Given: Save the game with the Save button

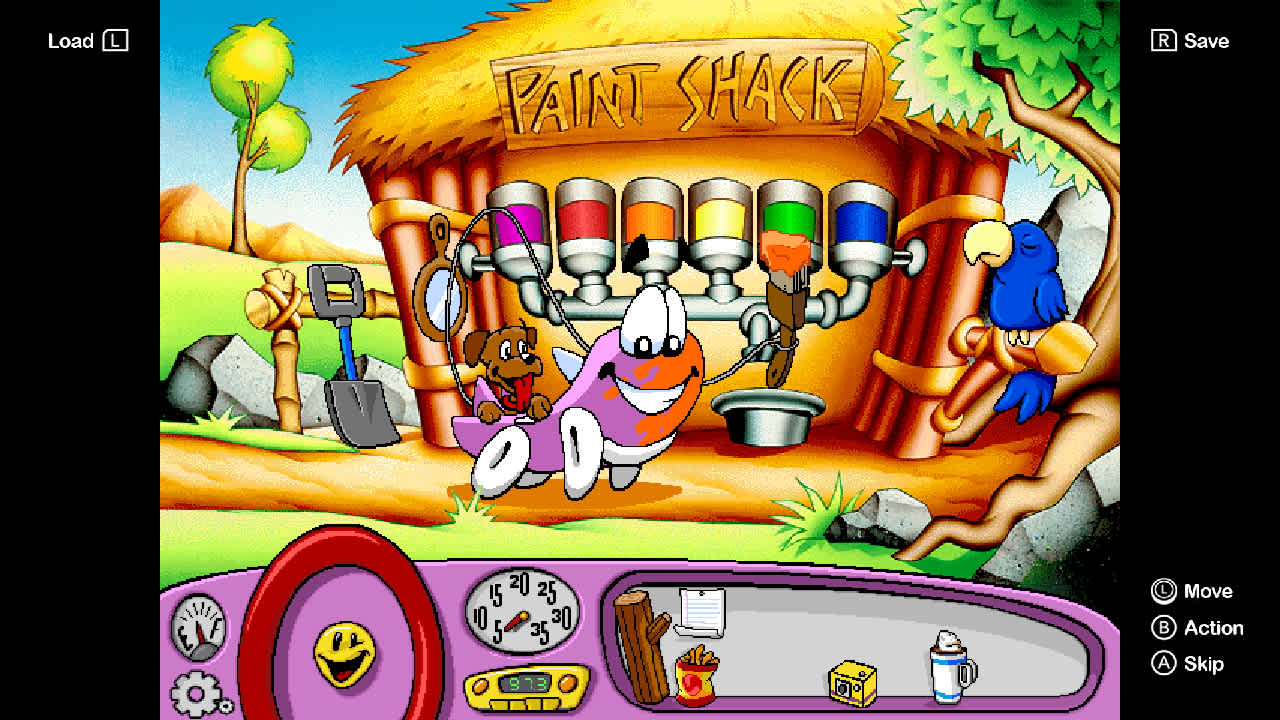Looking at the screenshot, I should tap(1190, 41).
